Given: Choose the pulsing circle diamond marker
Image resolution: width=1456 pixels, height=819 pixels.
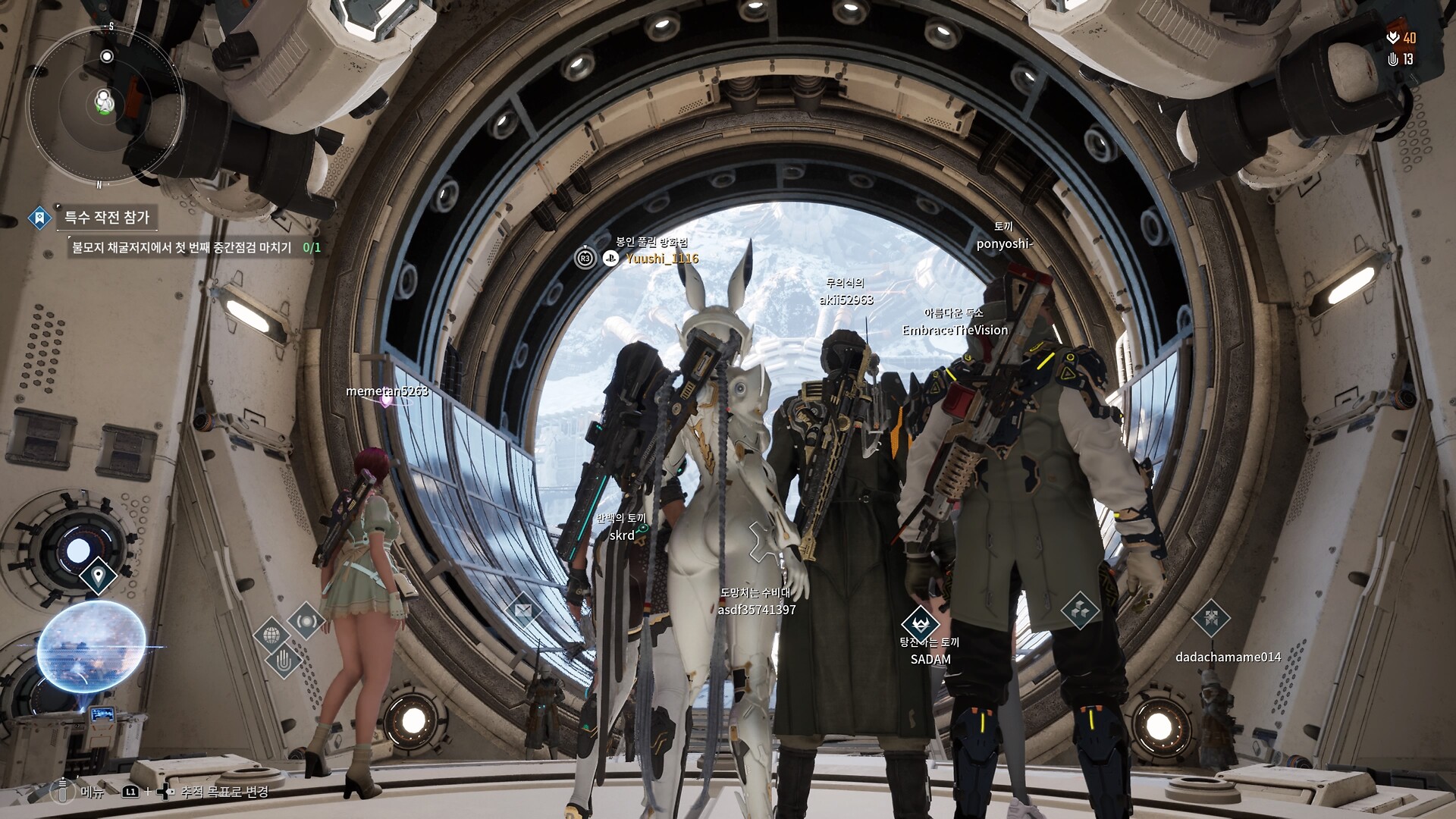Looking at the screenshot, I should point(306,621).
